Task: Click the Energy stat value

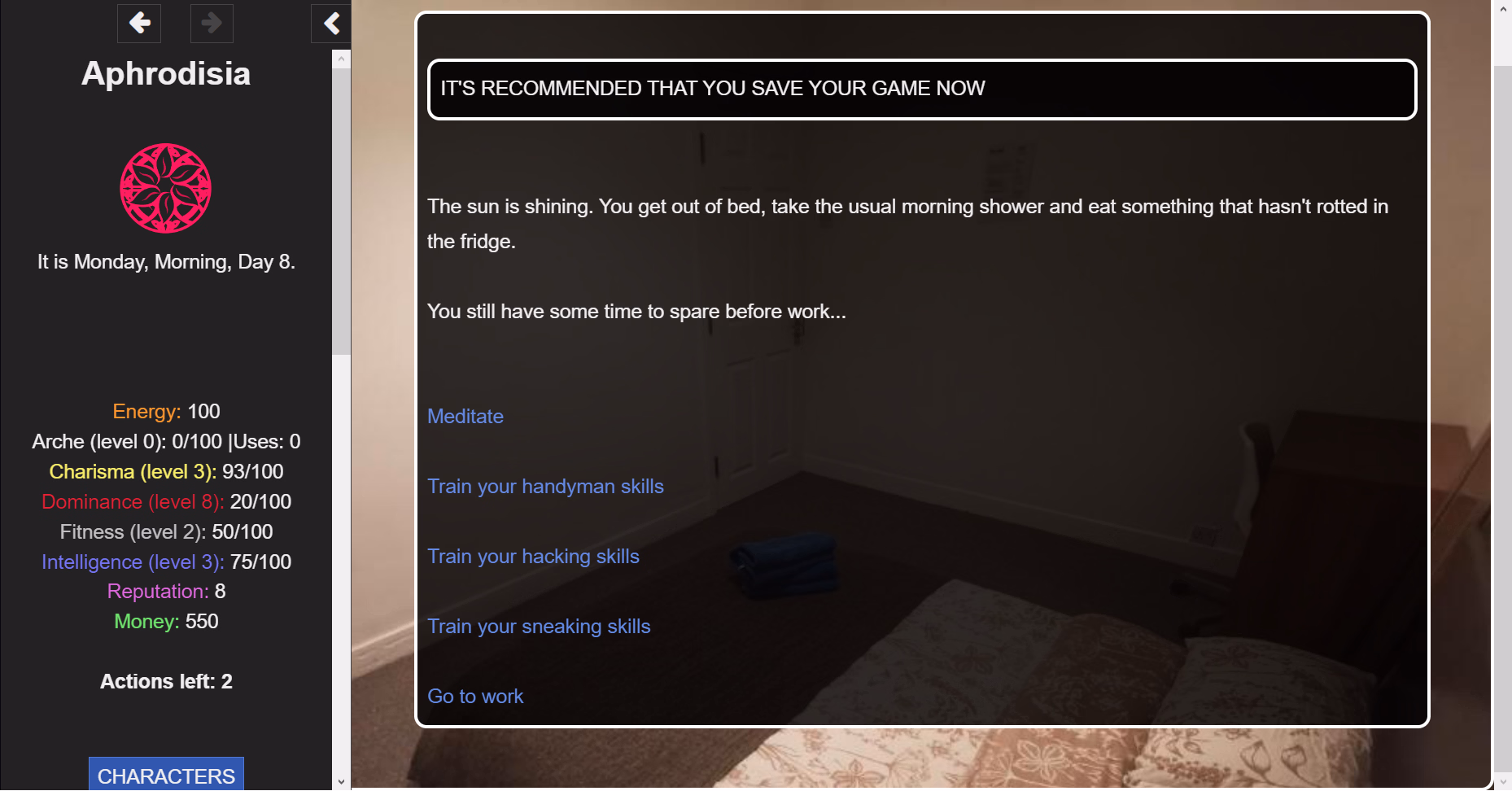Action: tap(166, 411)
